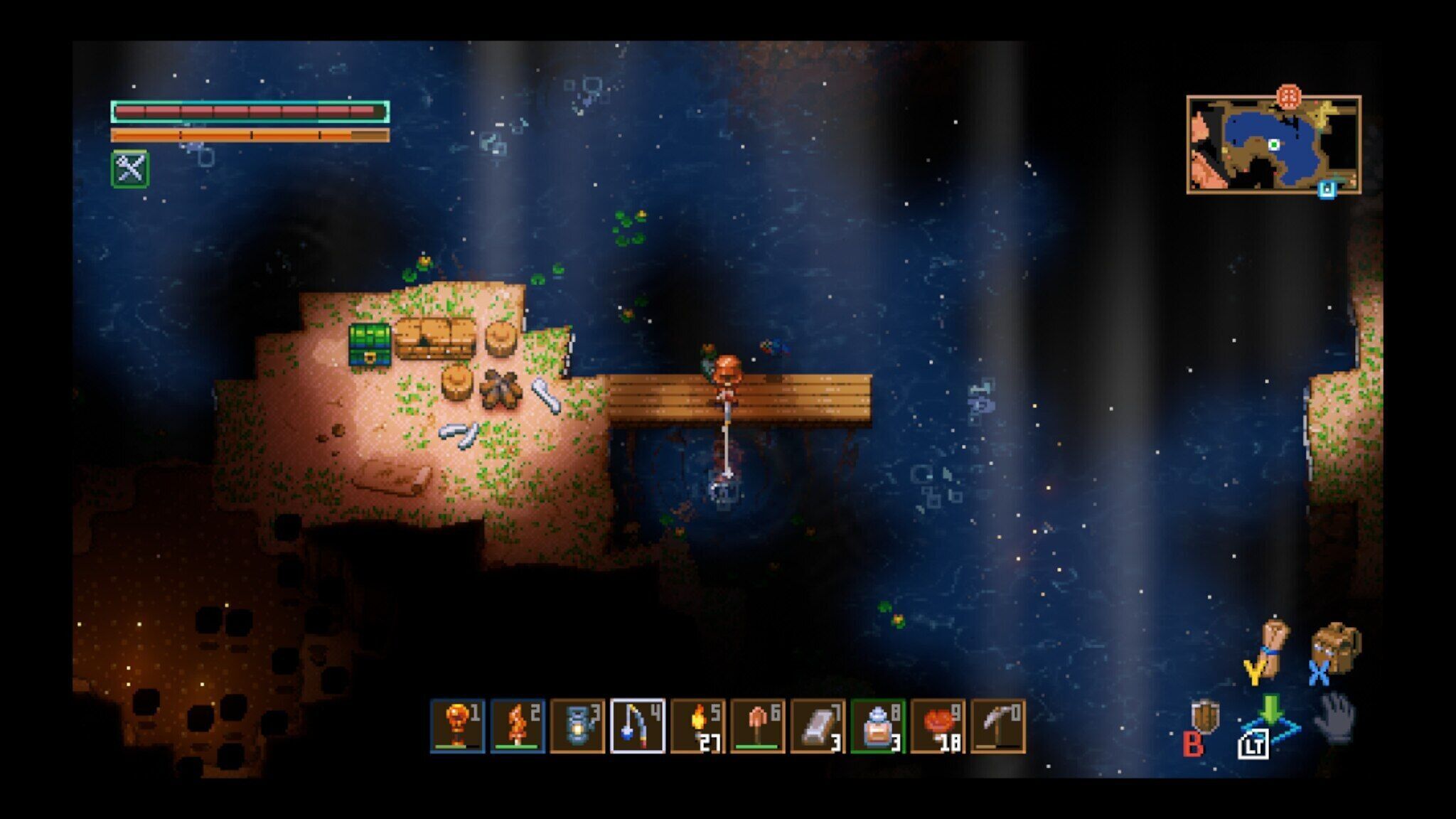Select the pickaxe in the last hotbar slot

998,725
